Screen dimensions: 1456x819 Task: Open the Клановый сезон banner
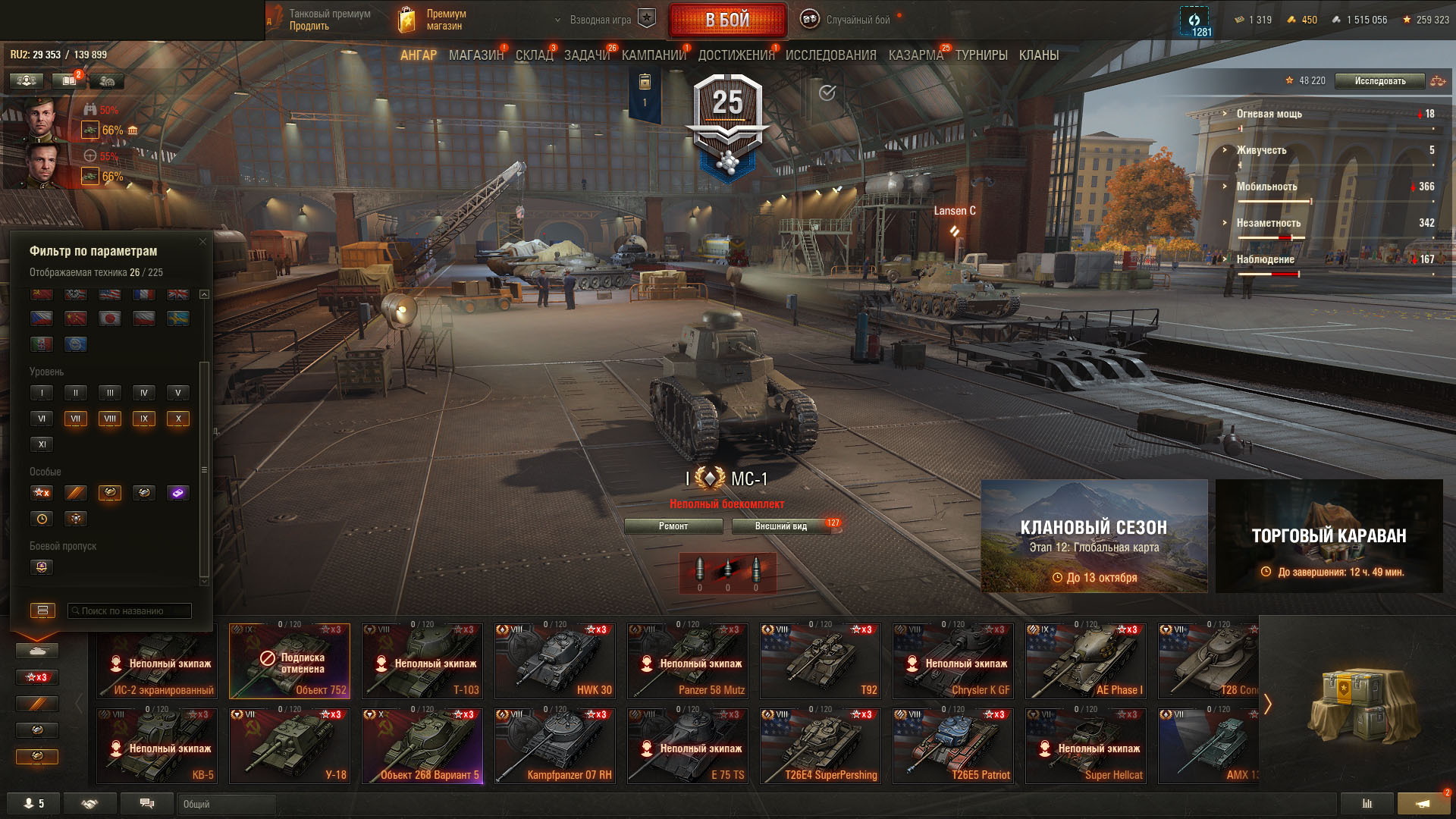[1094, 536]
